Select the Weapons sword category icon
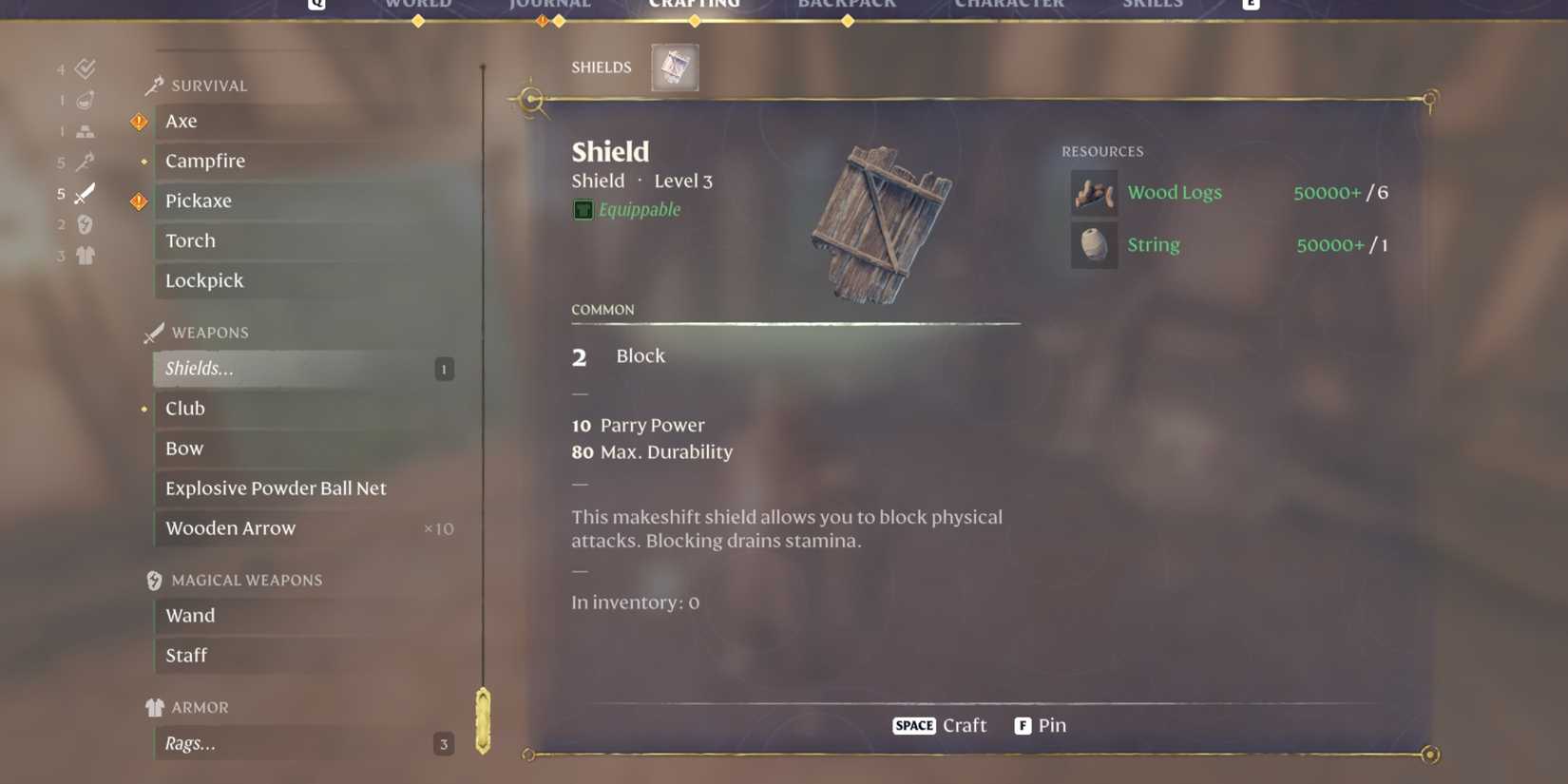Screen dimensions: 1568x784 [x=84, y=194]
